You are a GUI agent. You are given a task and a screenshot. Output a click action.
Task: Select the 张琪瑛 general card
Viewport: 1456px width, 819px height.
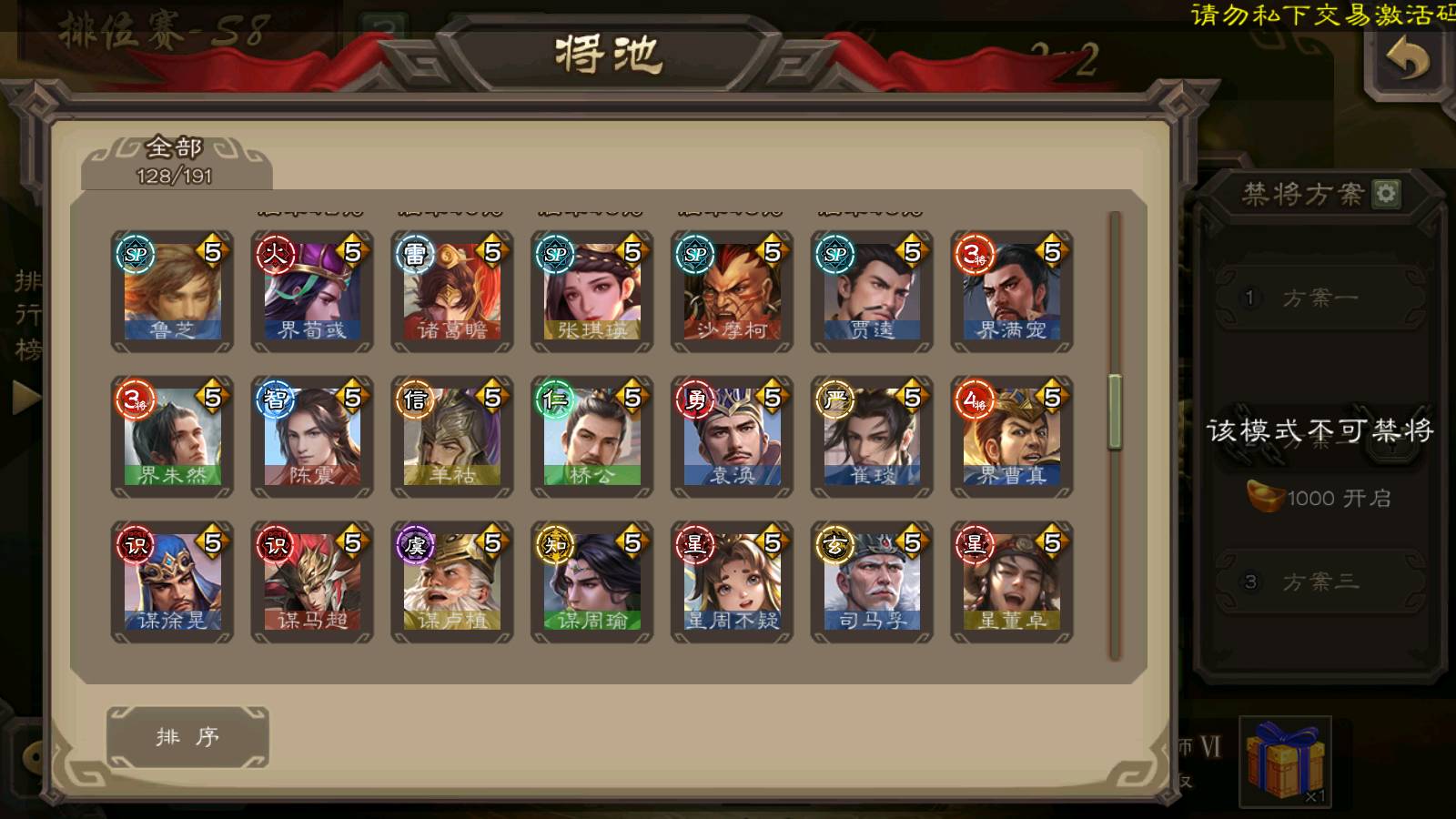tap(592, 291)
